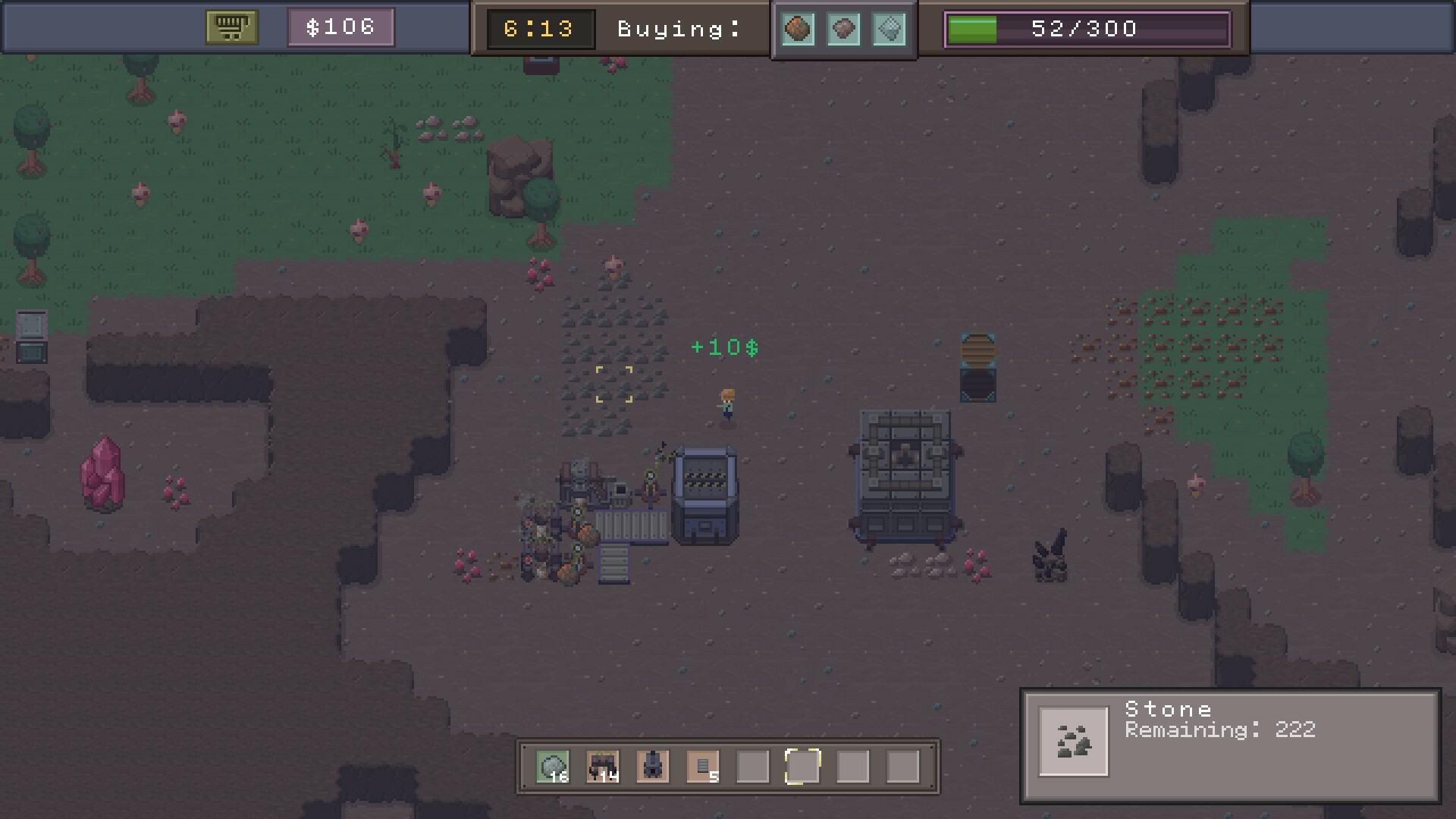Select the highlighted empty hotbar slot

point(802,766)
